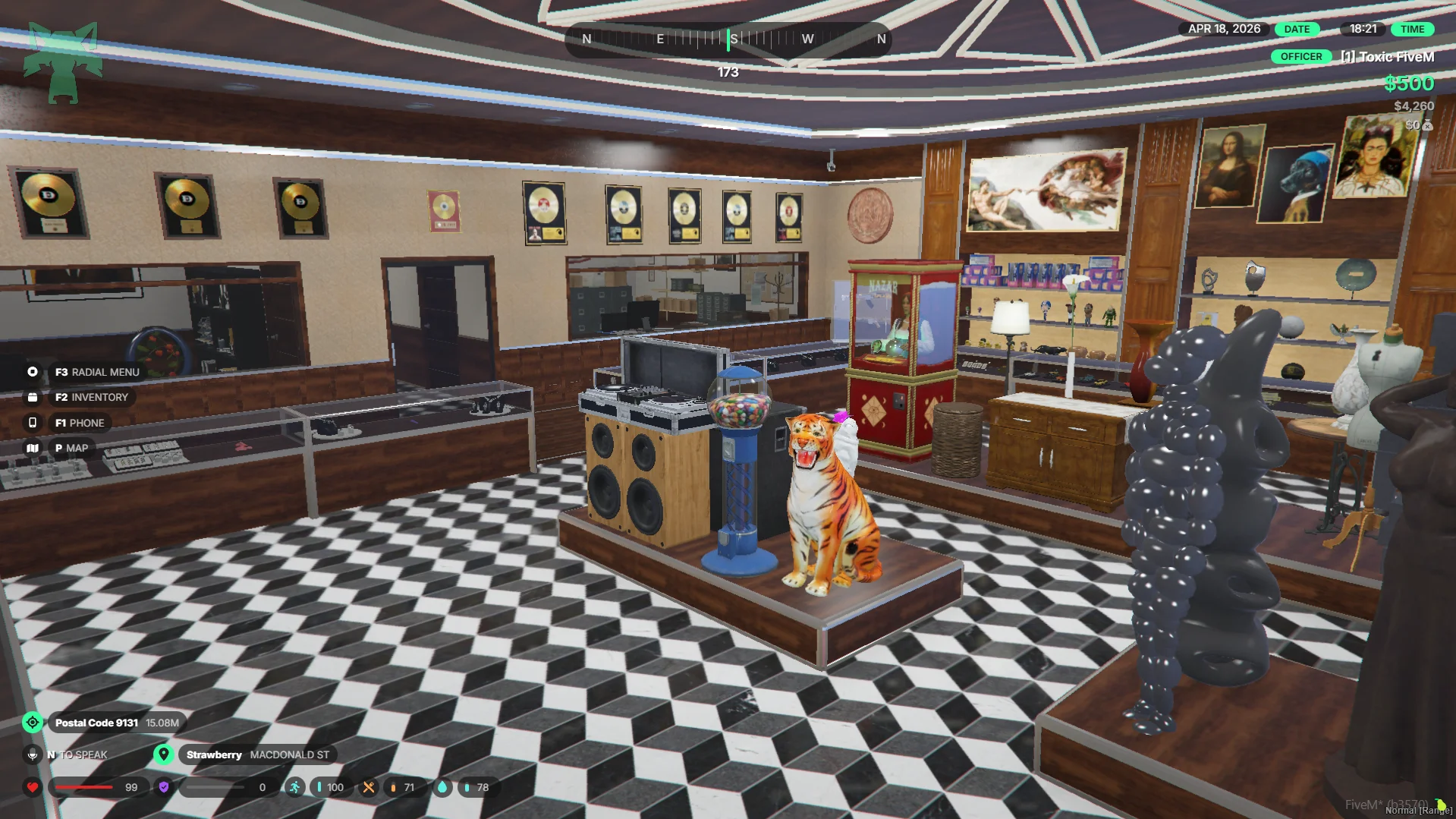The width and height of the screenshot is (1456, 819).
Task: Click the running man stamina icon
Action: coord(294,787)
